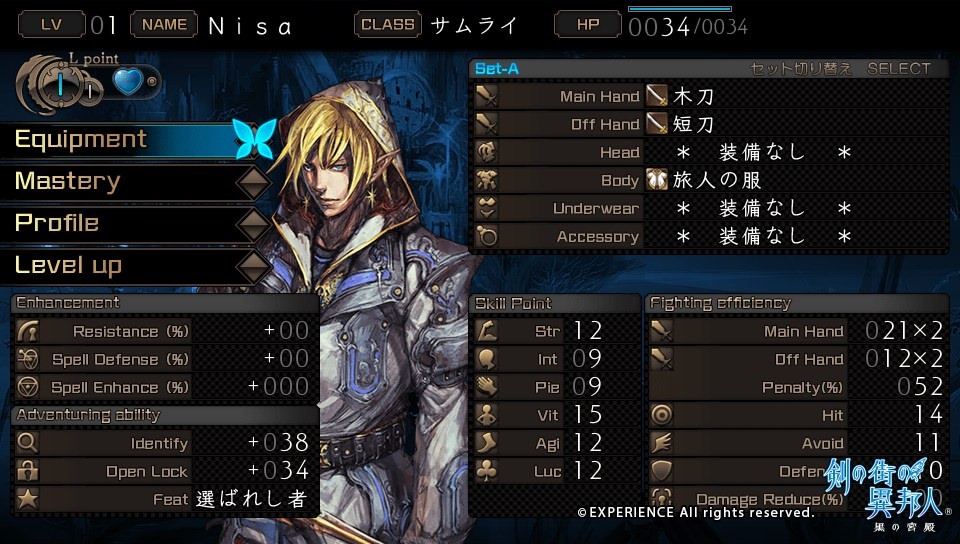Choose the empty Underwear slot
Viewport: 960px width, 544px height.
point(708,209)
